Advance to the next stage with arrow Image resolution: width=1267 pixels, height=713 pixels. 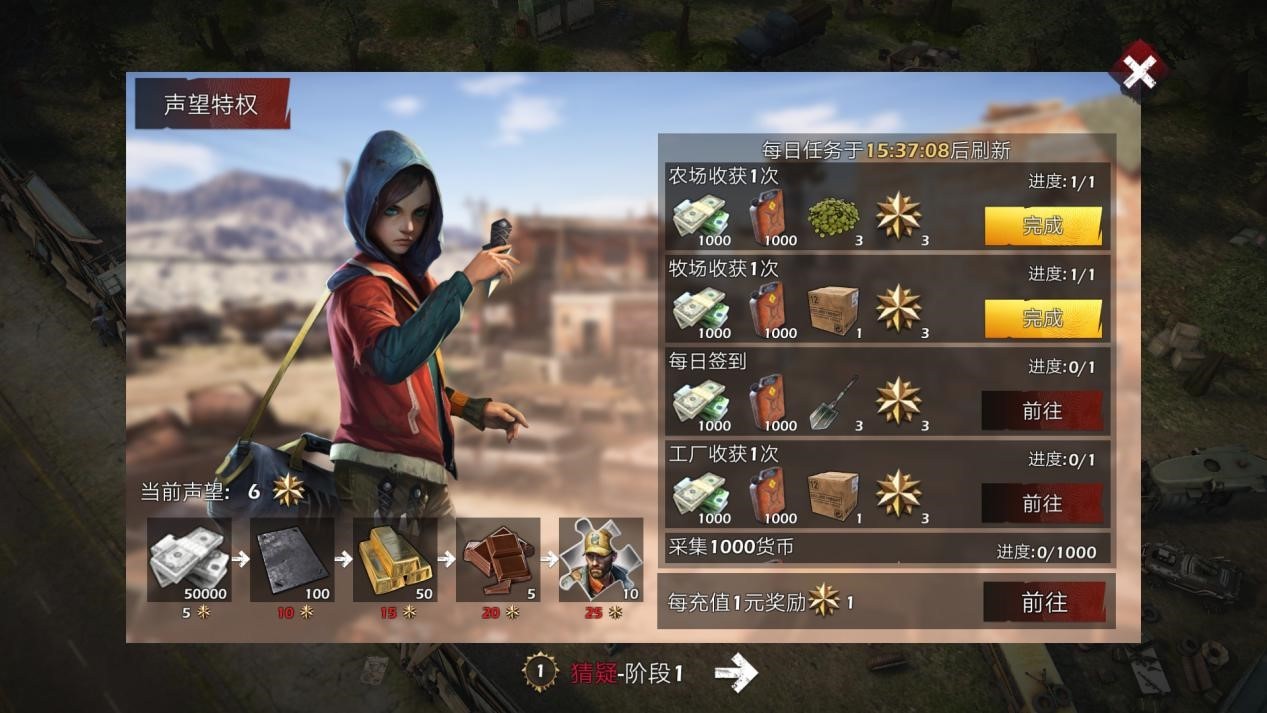(736, 673)
